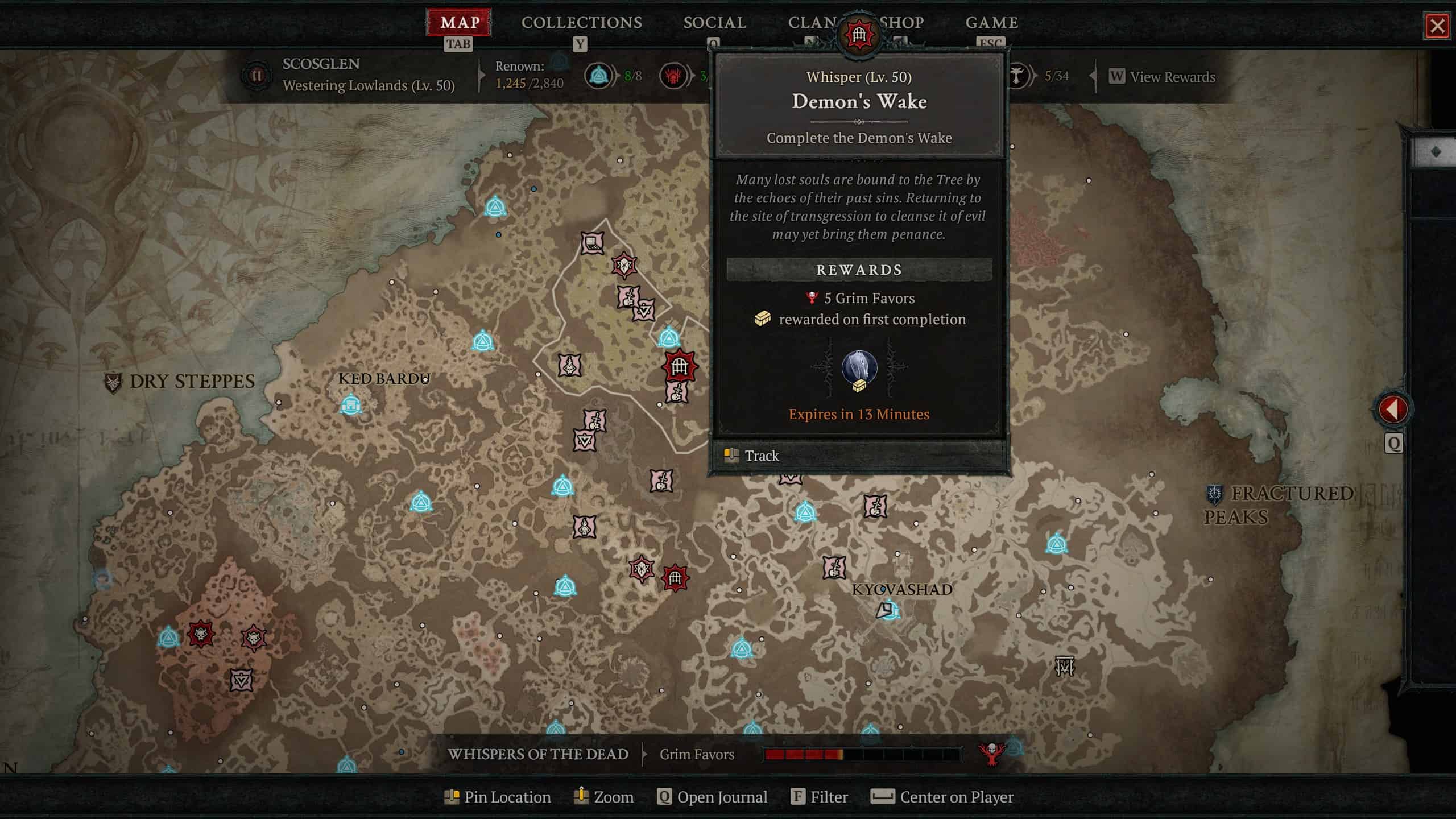This screenshot has width=1456, height=819.
Task: Select the Kyovashad waypoint marker
Action: click(889, 611)
